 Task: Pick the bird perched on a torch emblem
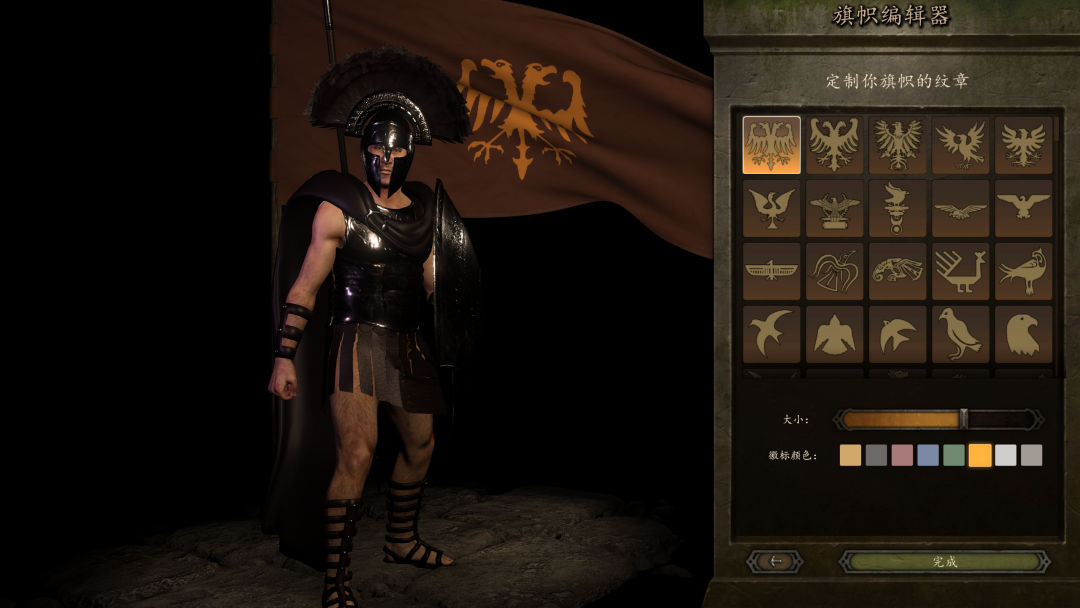coord(897,208)
